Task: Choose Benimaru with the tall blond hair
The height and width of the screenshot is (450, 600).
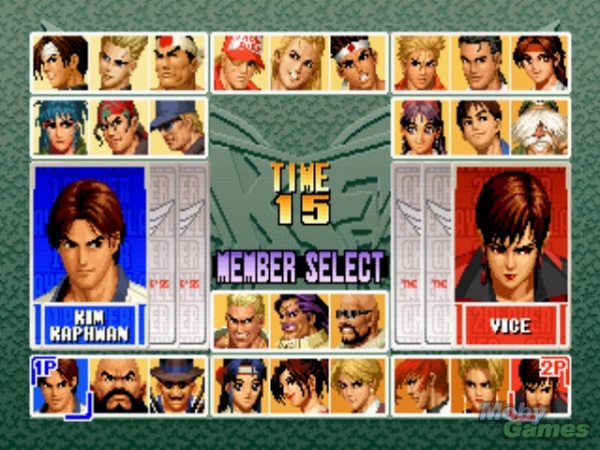Action: click(x=120, y=62)
